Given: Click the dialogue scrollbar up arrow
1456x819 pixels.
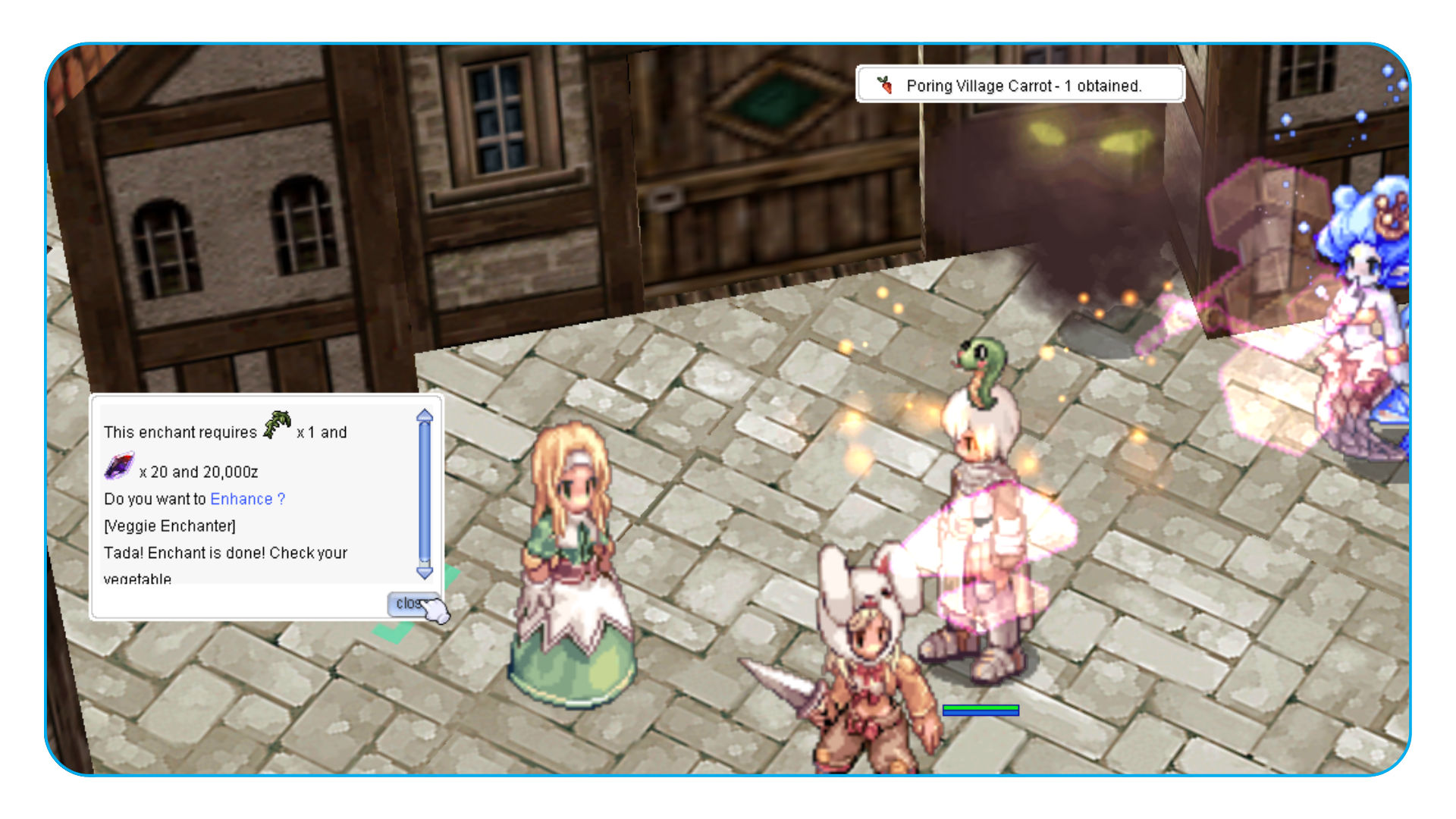Looking at the screenshot, I should point(425,416).
